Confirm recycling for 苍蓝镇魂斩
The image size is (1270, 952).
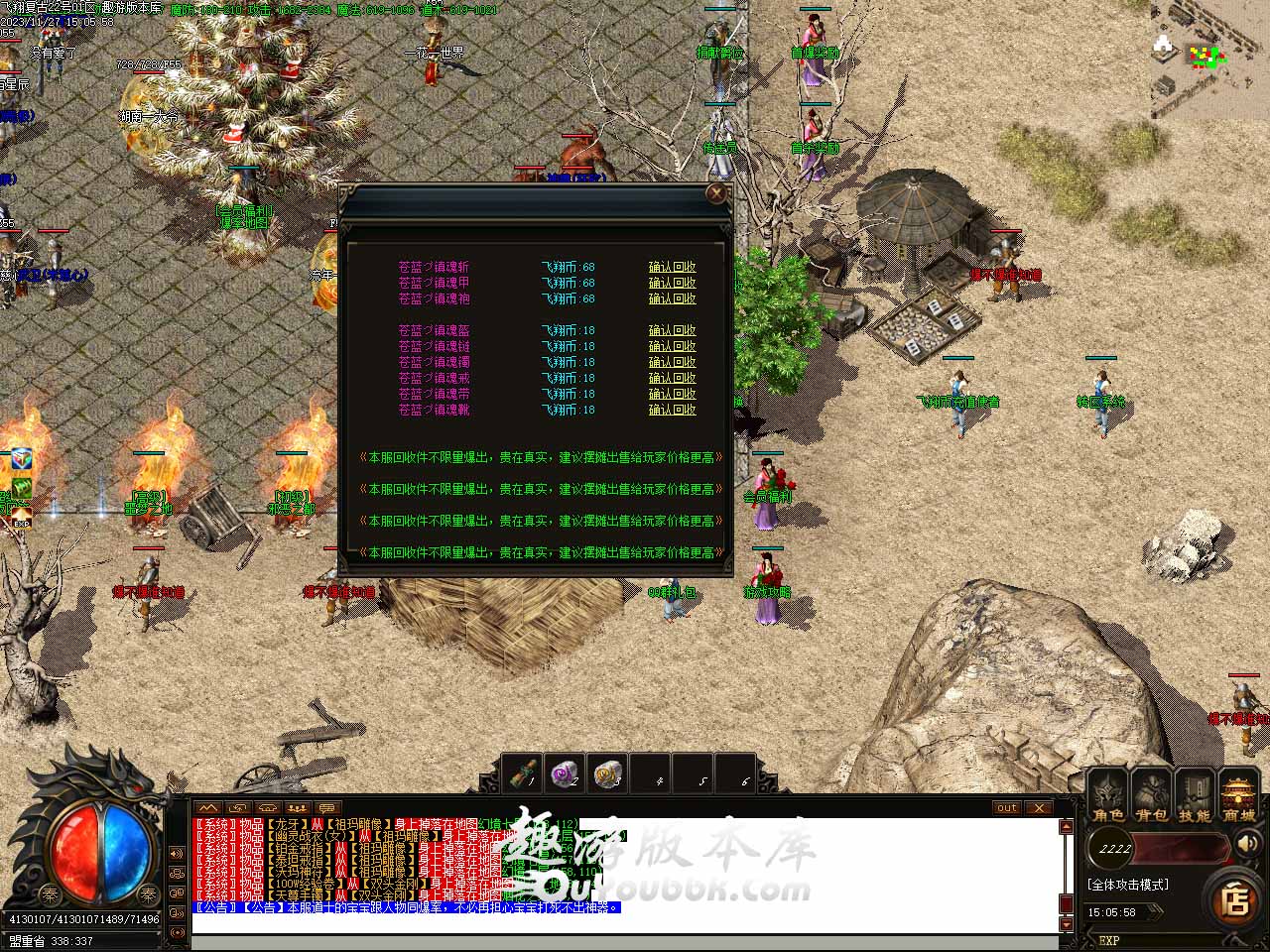[x=672, y=267]
